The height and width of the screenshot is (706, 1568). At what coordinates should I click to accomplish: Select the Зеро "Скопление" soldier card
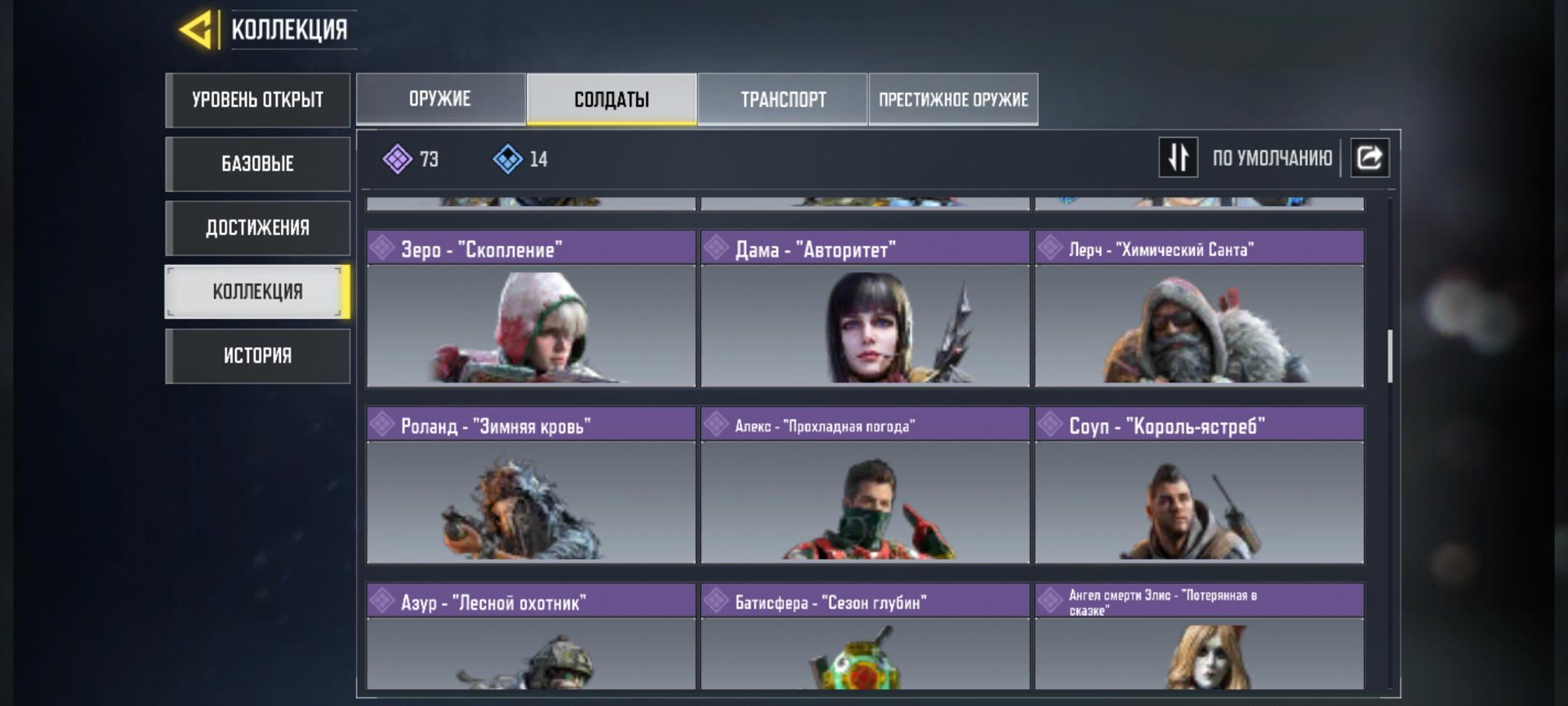[x=531, y=311]
